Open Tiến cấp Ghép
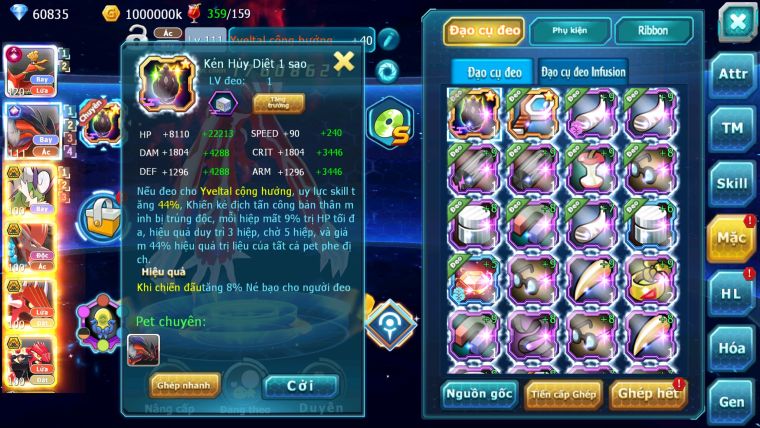This screenshot has height=428, width=760. coord(563,394)
